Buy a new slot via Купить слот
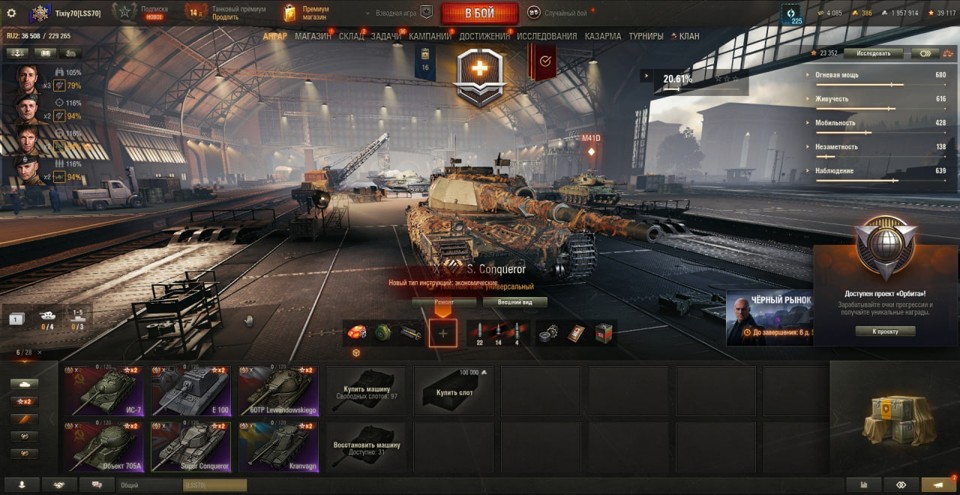 click(453, 390)
